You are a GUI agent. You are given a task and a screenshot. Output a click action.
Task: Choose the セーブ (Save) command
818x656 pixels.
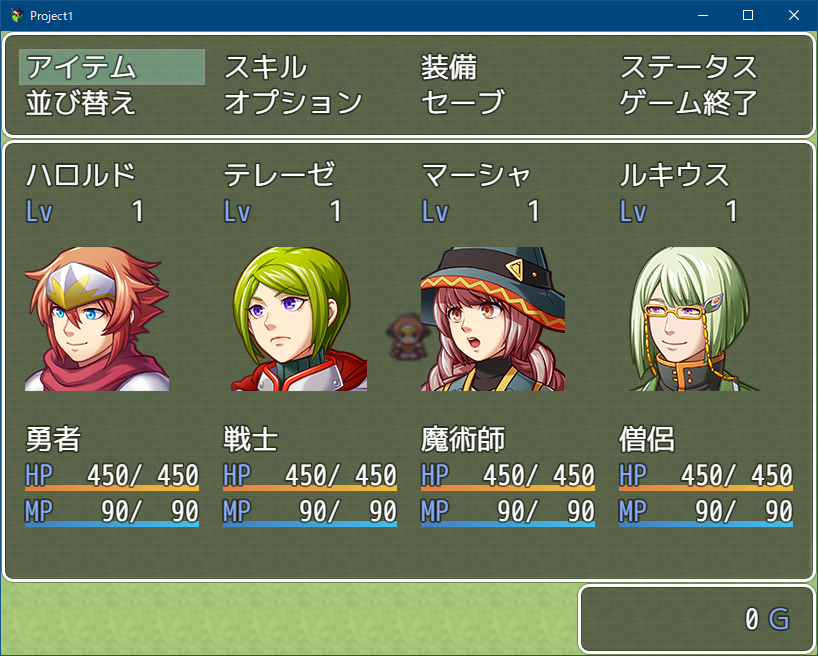click(463, 102)
